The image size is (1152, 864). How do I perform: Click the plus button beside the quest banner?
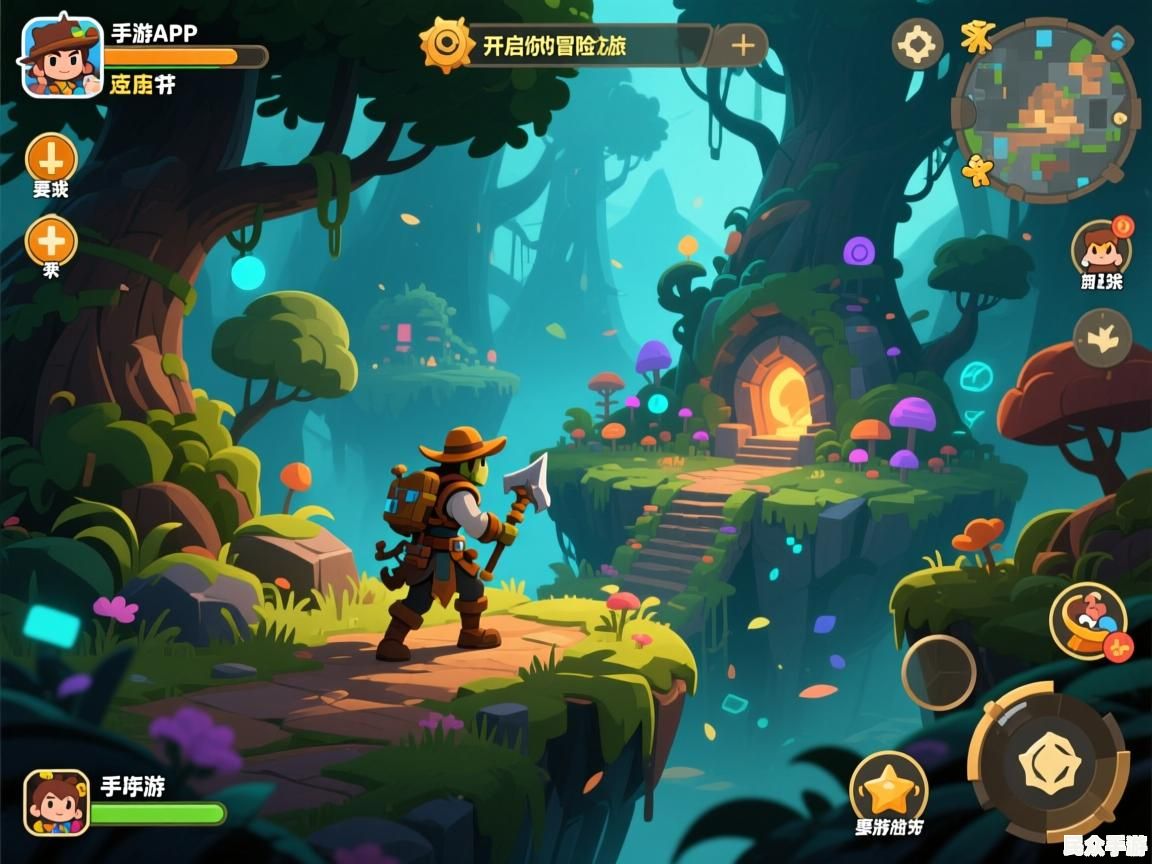tap(742, 45)
